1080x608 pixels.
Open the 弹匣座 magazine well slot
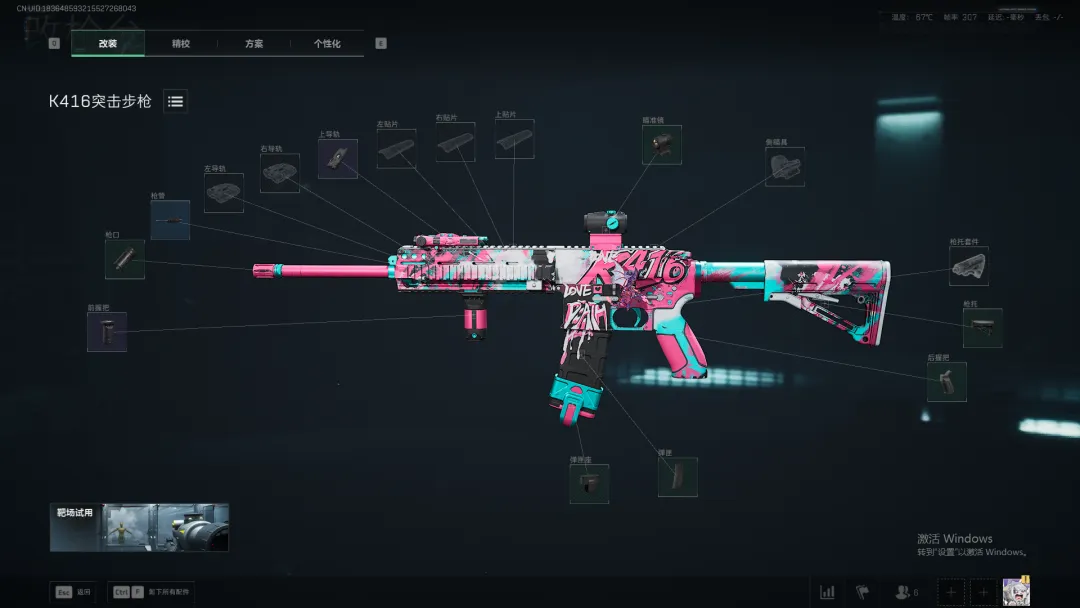coord(589,484)
